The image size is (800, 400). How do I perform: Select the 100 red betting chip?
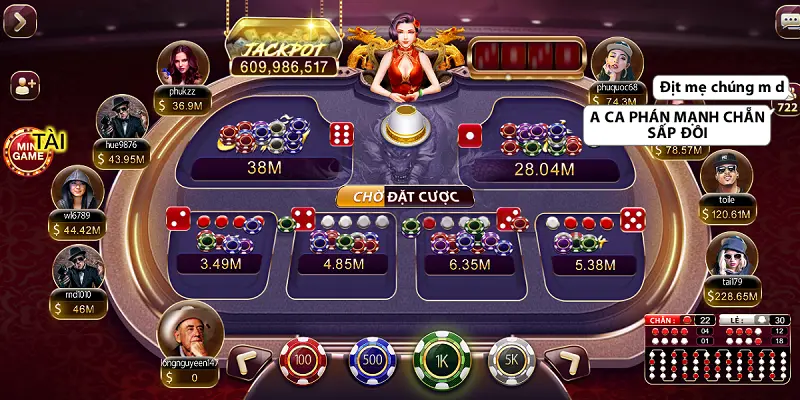point(302,358)
